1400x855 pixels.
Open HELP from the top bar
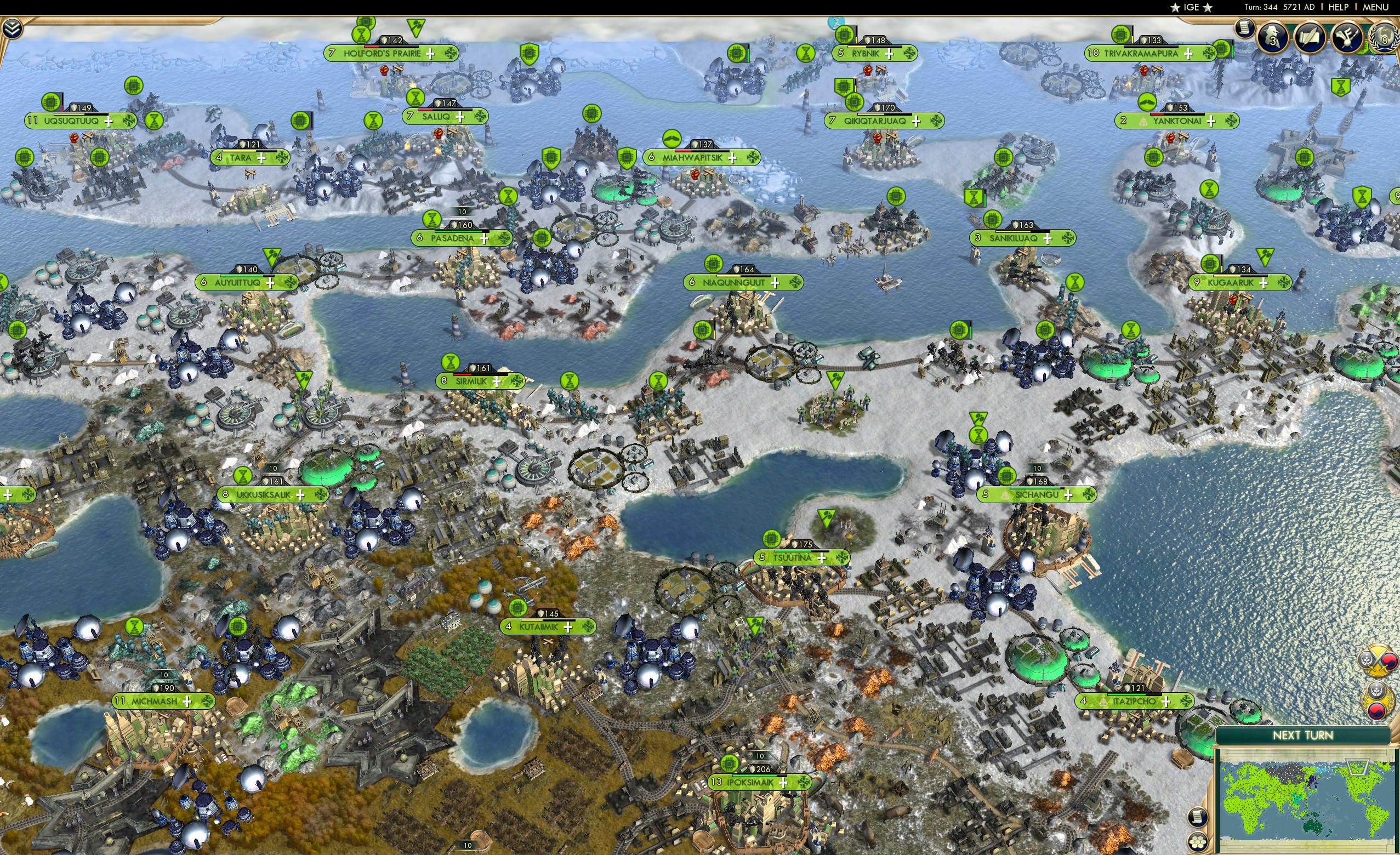pos(1338,7)
